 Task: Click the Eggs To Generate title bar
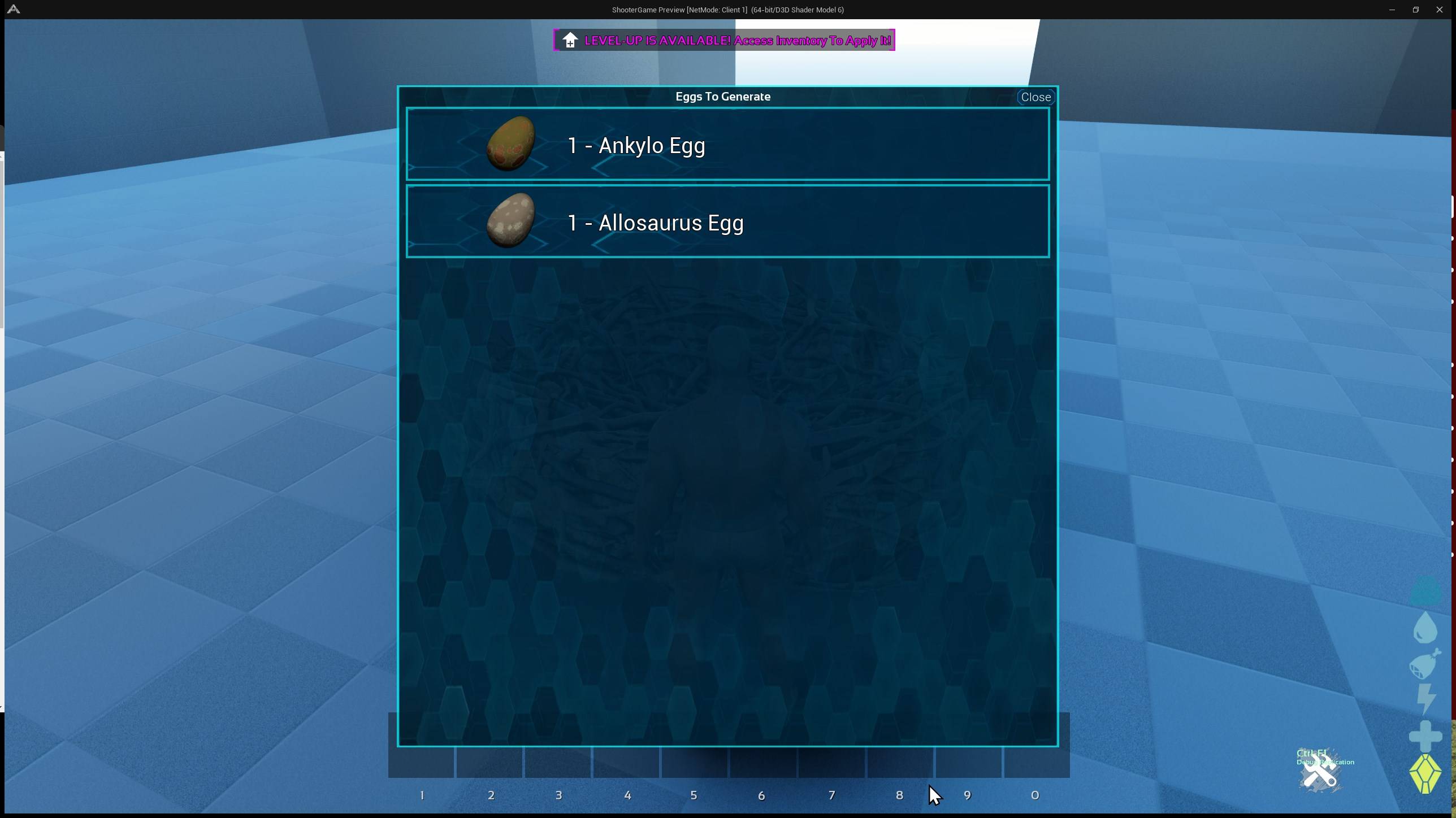[x=723, y=96]
